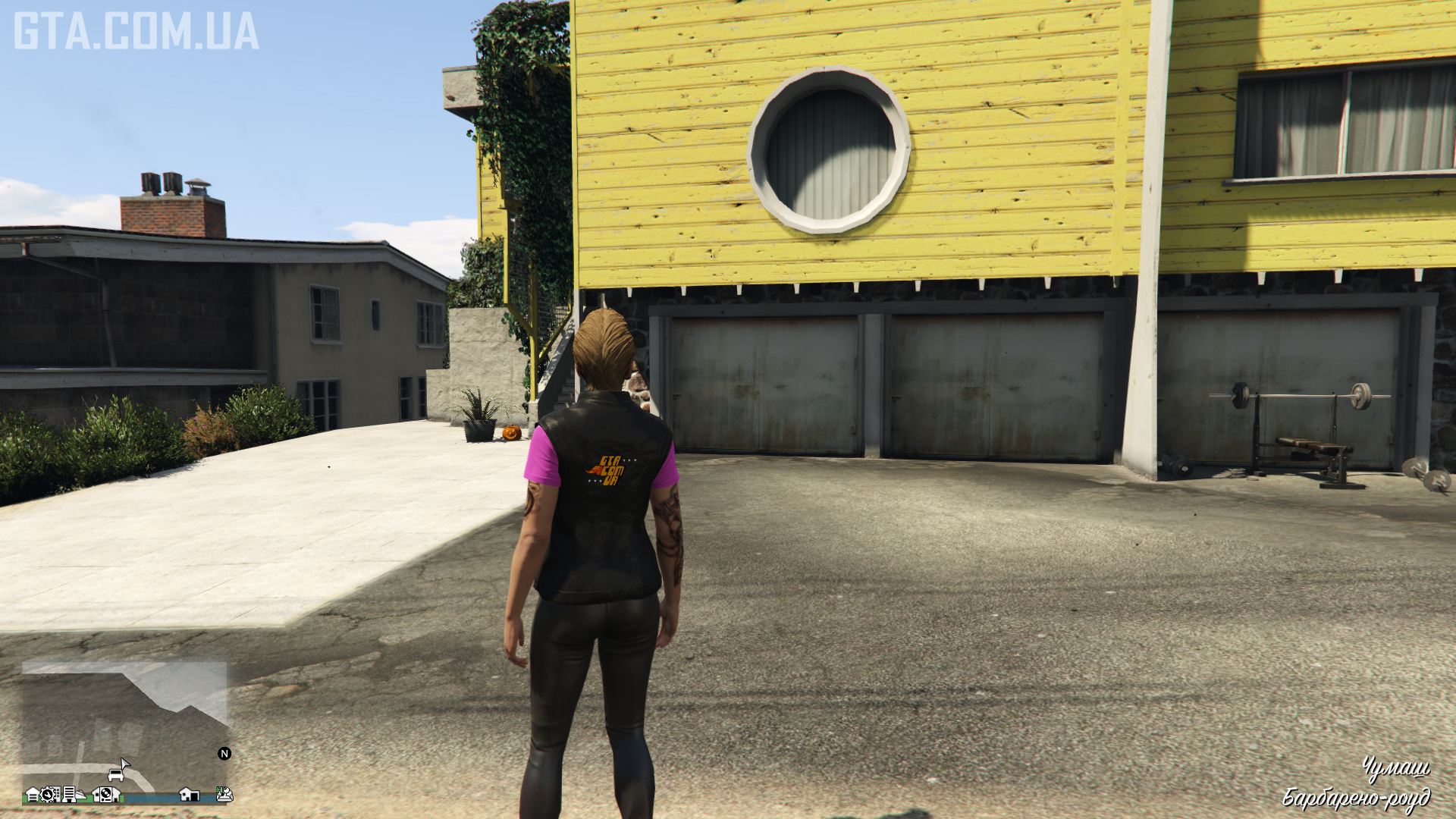The image size is (1456, 819).
Task: Select the house with garage blip
Action: tap(190, 795)
